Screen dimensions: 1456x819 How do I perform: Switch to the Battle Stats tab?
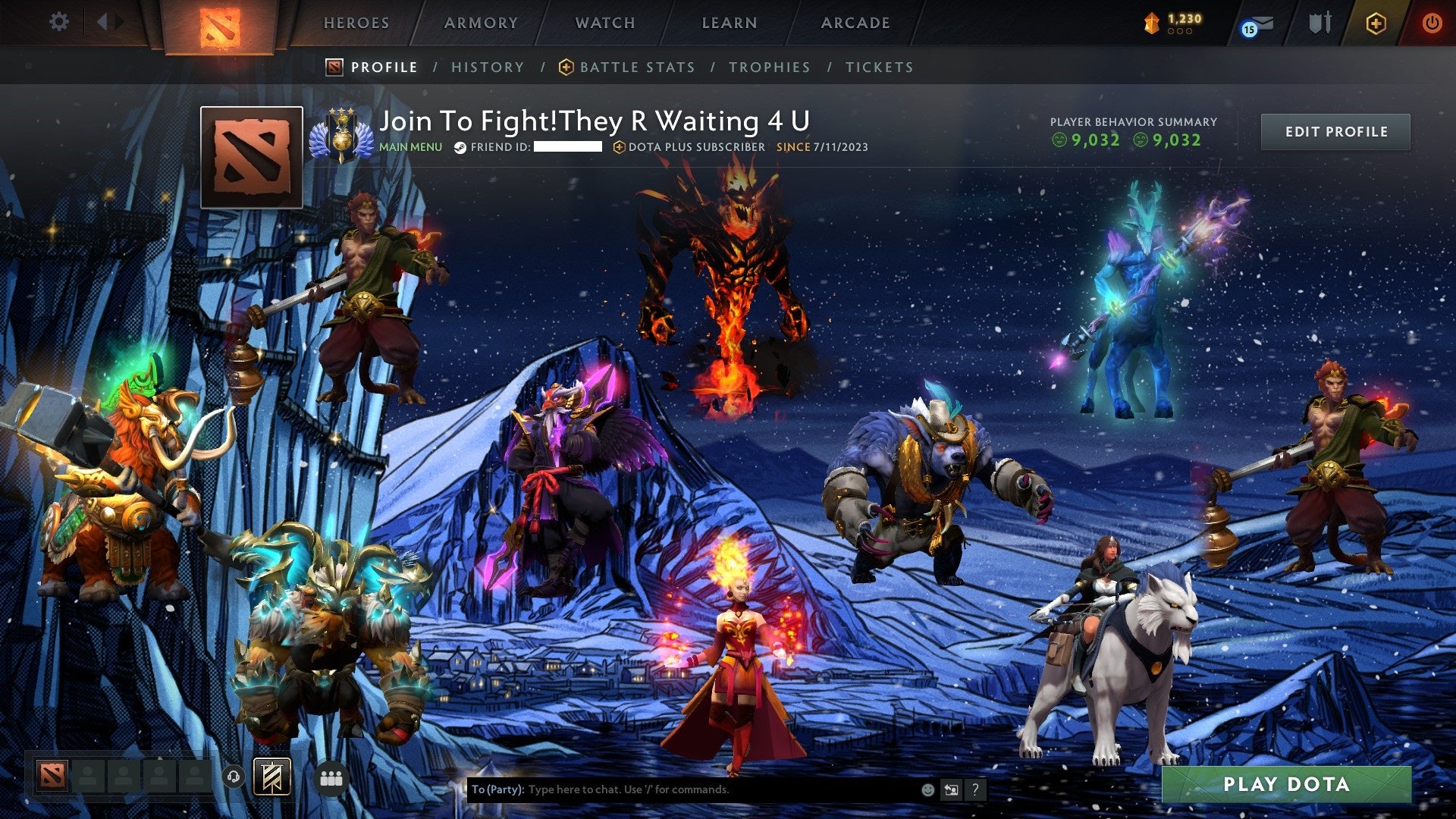(x=635, y=67)
